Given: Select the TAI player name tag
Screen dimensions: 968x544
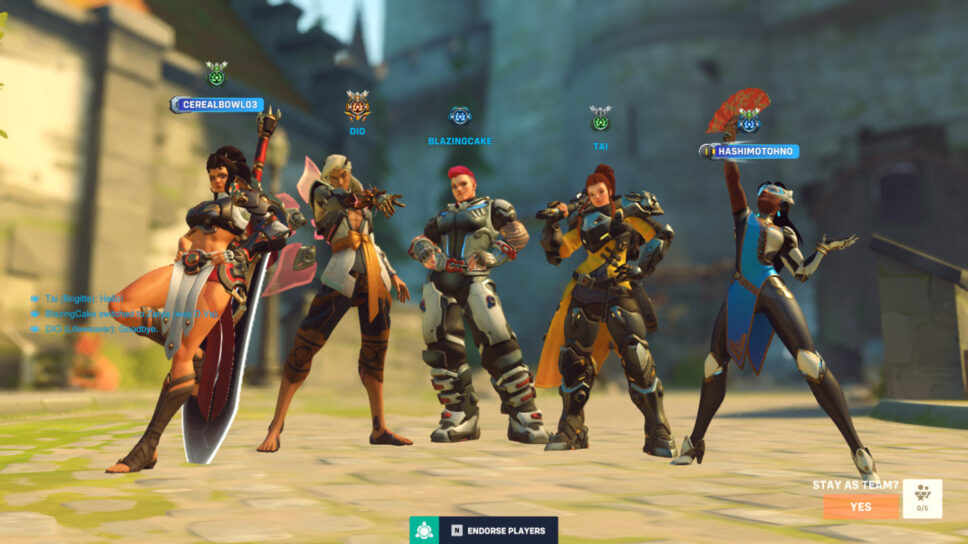Looking at the screenshot, I should coord(600,146).
